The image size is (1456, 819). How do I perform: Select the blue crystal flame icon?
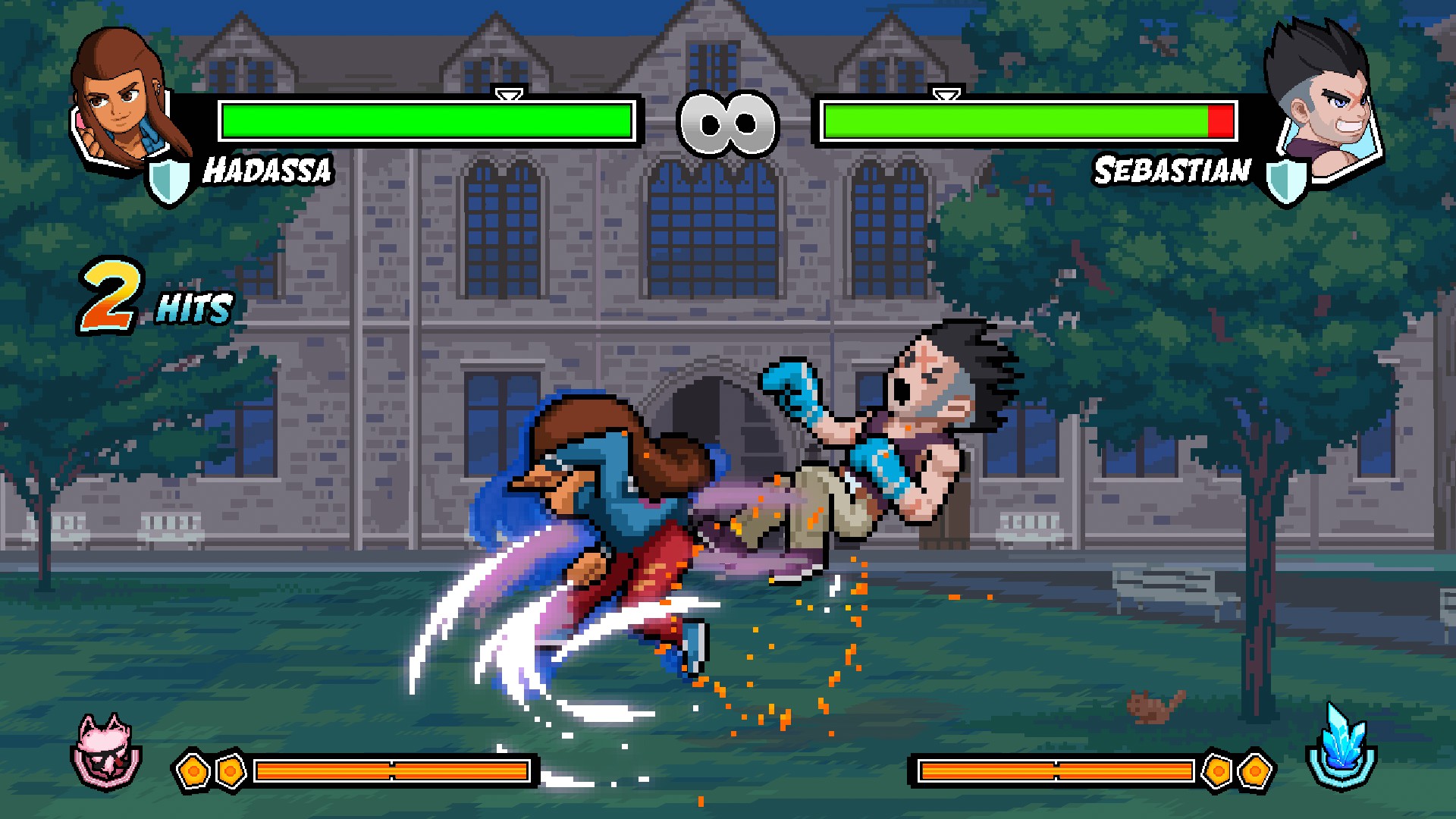[1341, 747]
